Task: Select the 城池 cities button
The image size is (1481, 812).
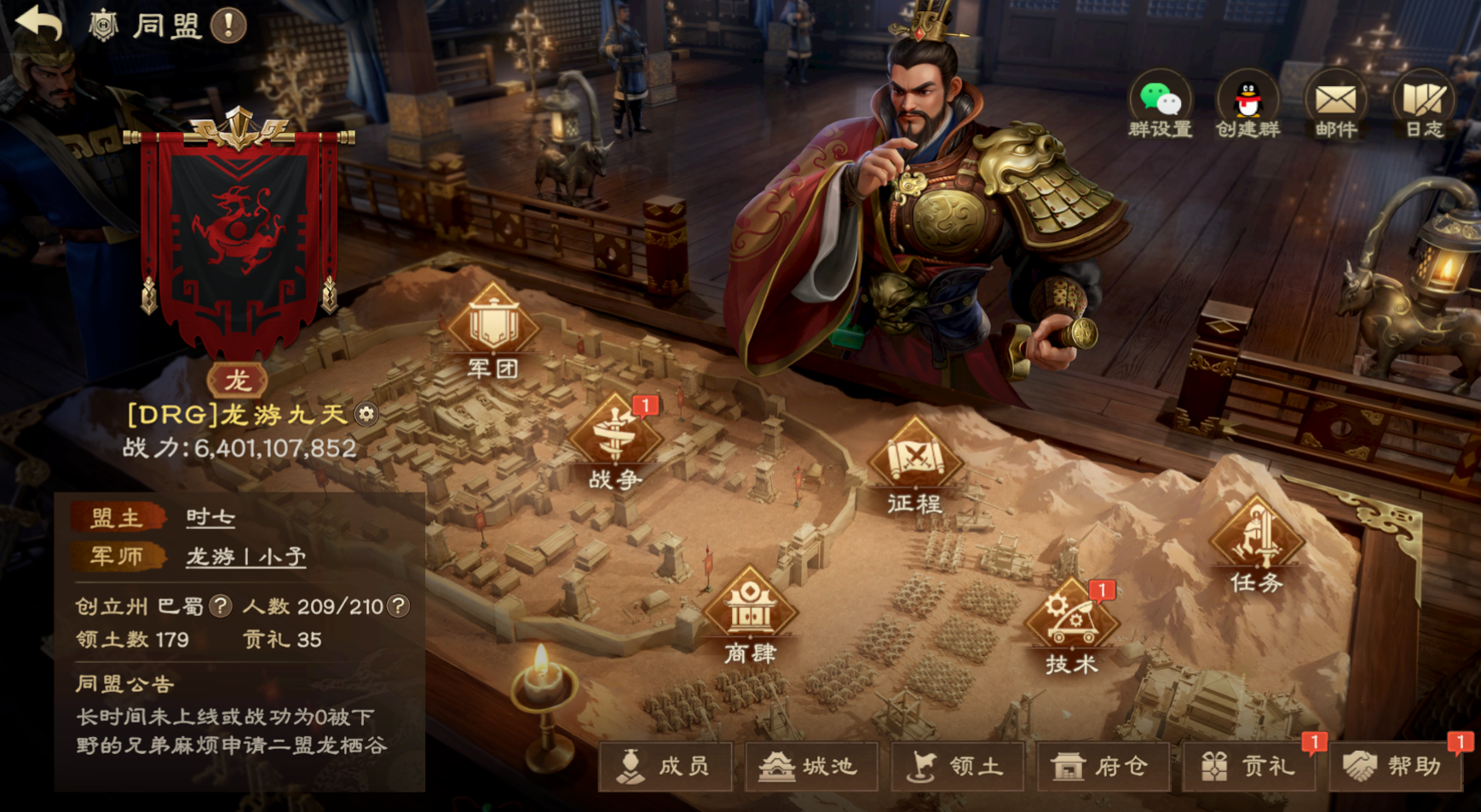Action: click(810, 767)
